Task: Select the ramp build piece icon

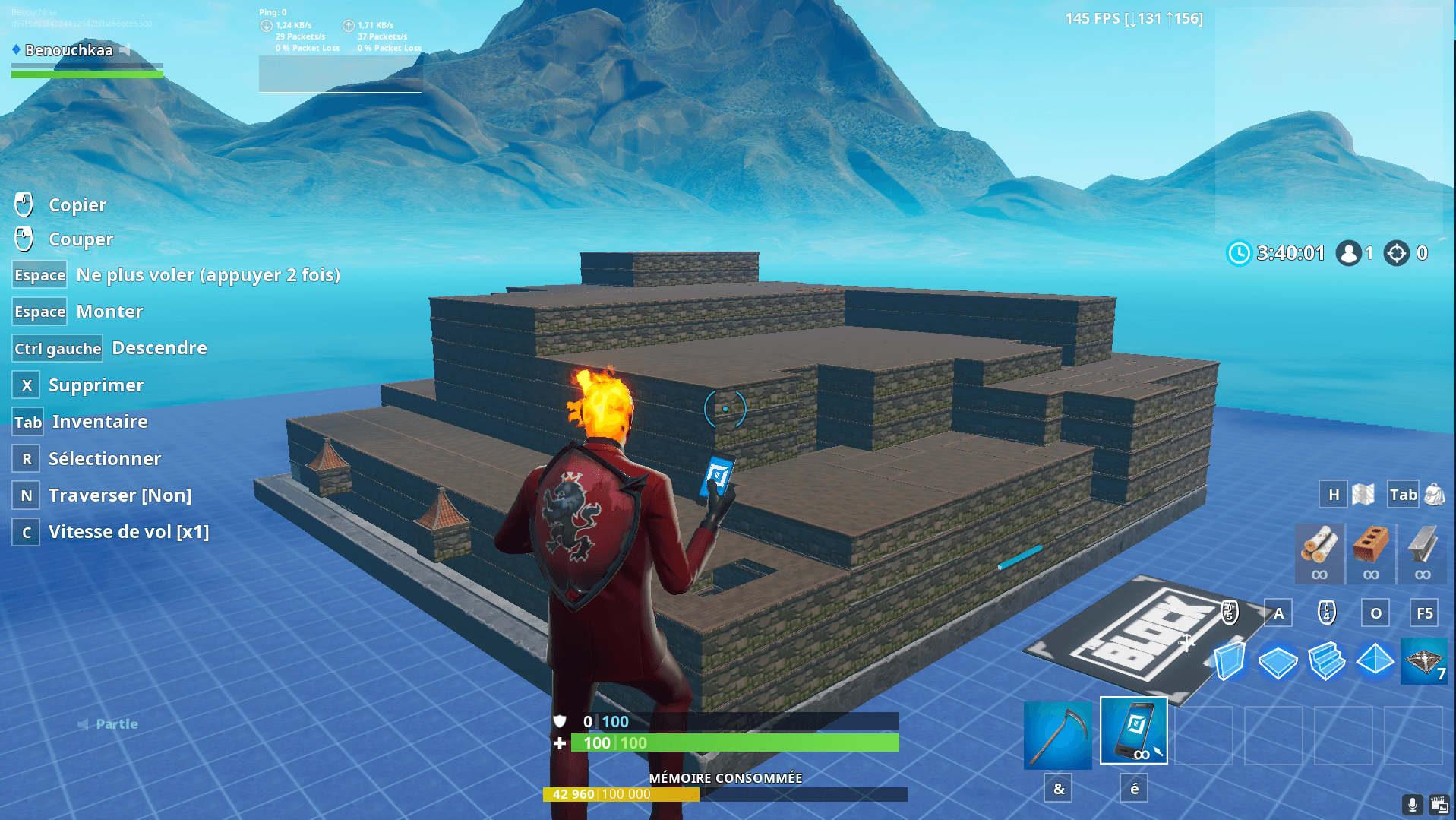Action: click(x=1326, y=661)
